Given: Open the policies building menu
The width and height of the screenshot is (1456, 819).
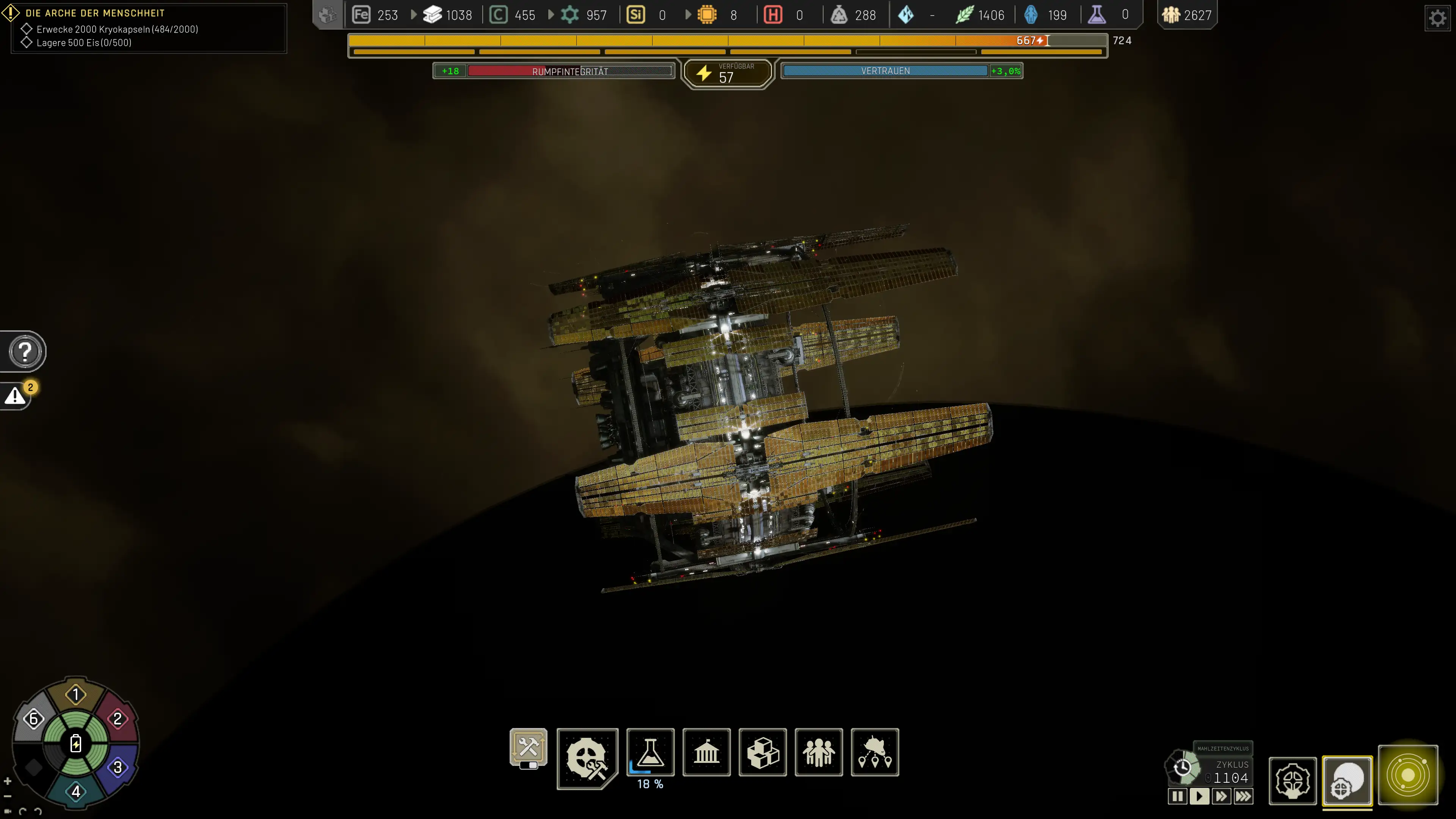Looking at the screenshot, I should (x=706, y=752).
